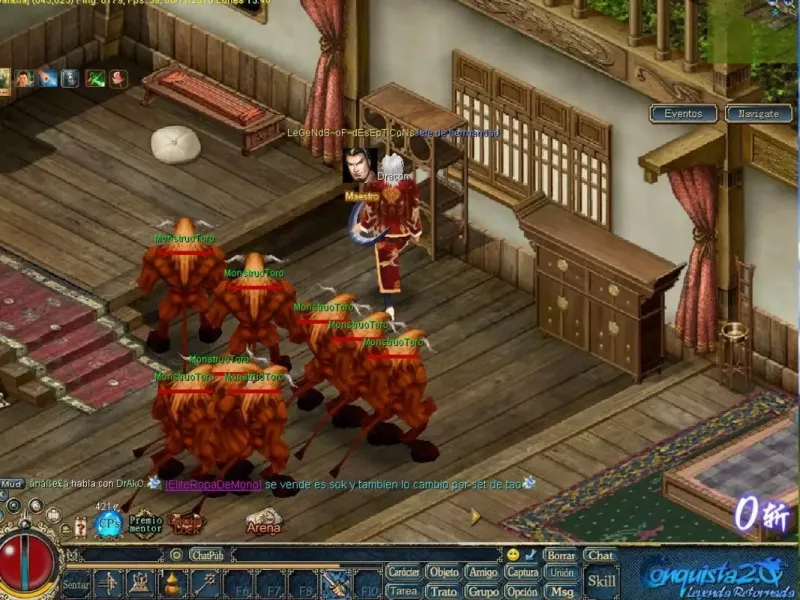Open the Objeto inventory button

coord(443,572)
